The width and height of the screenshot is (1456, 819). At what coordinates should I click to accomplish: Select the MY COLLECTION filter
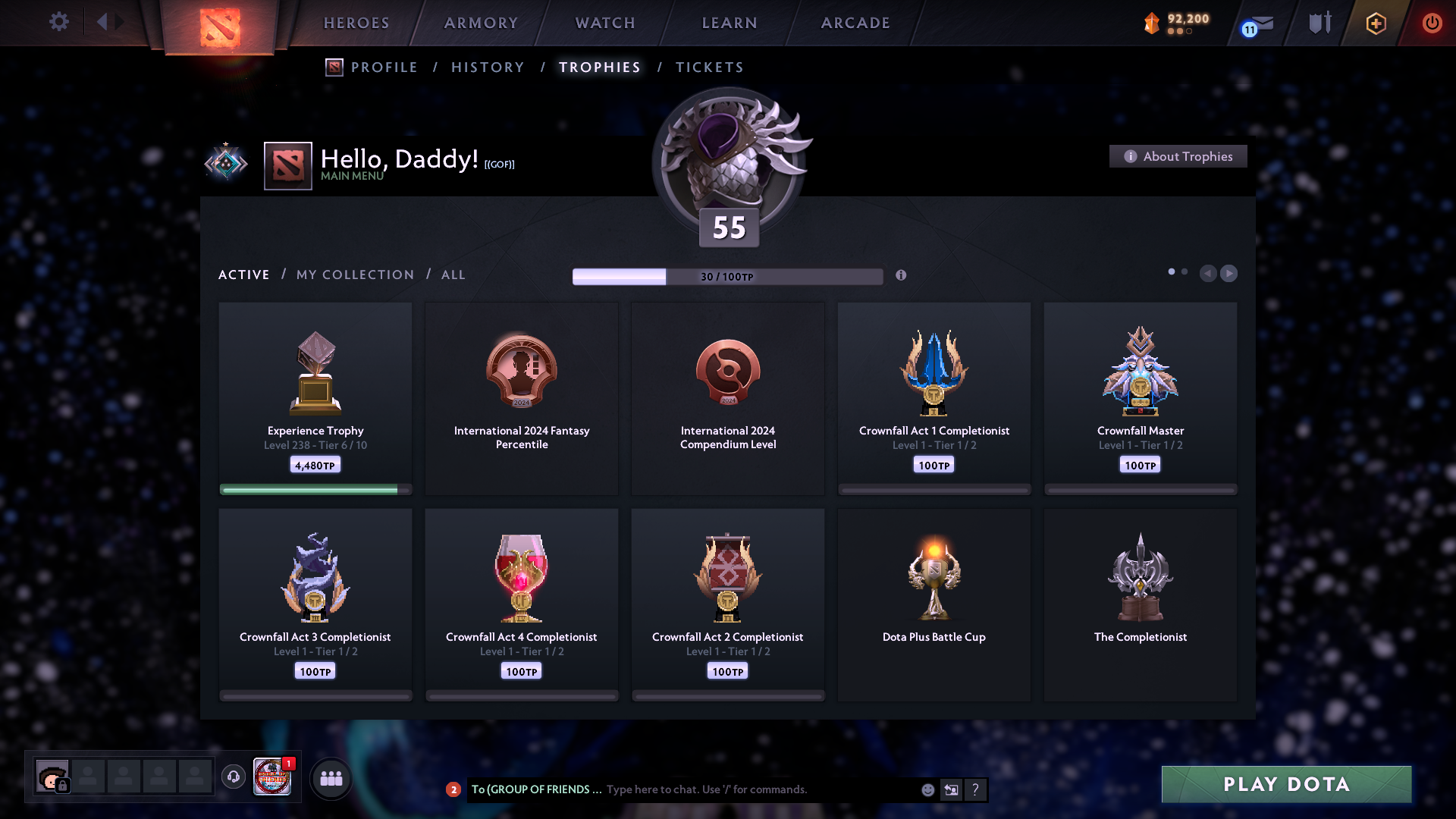point(354,275)
